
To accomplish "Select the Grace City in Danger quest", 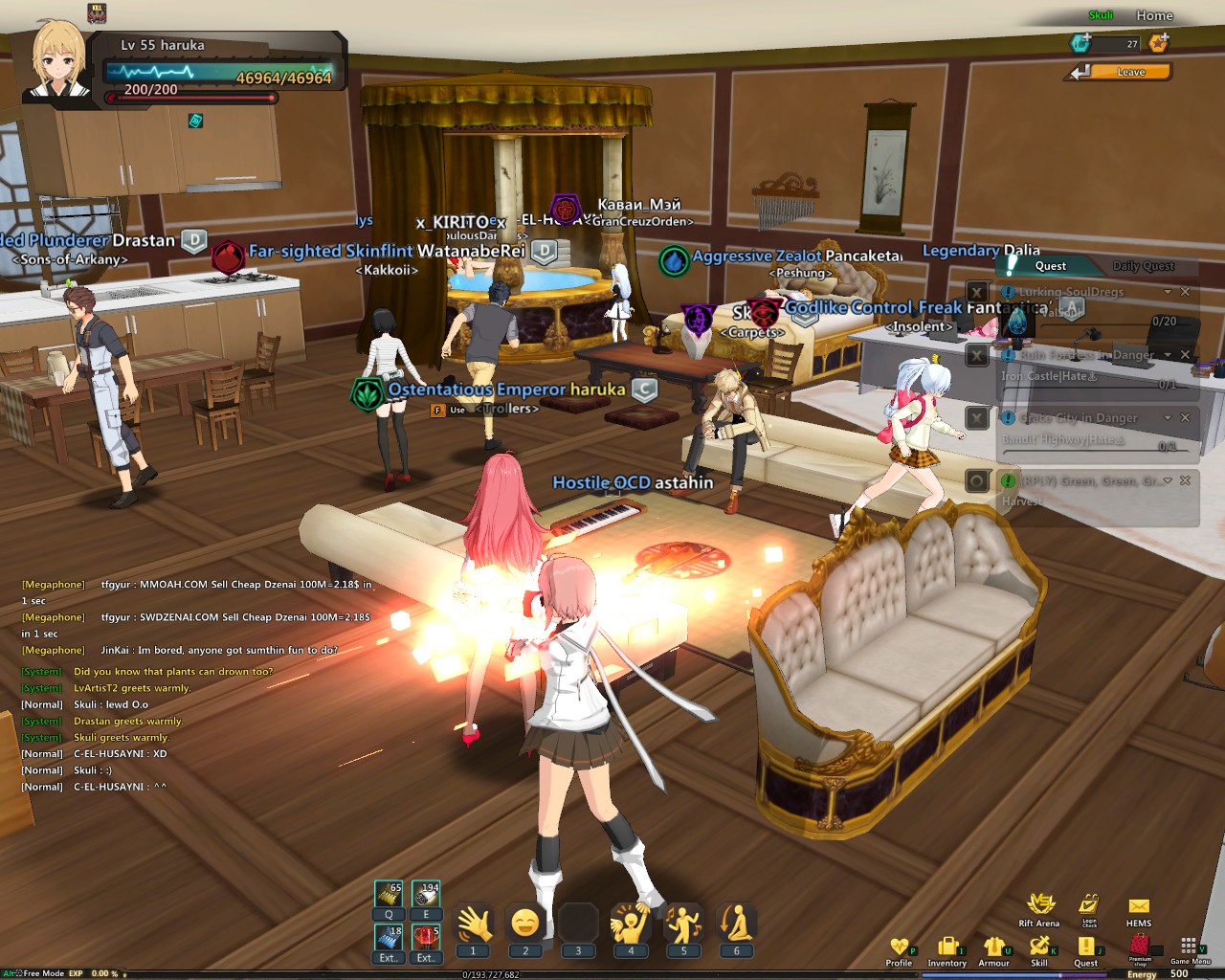I will (1078, 418).
